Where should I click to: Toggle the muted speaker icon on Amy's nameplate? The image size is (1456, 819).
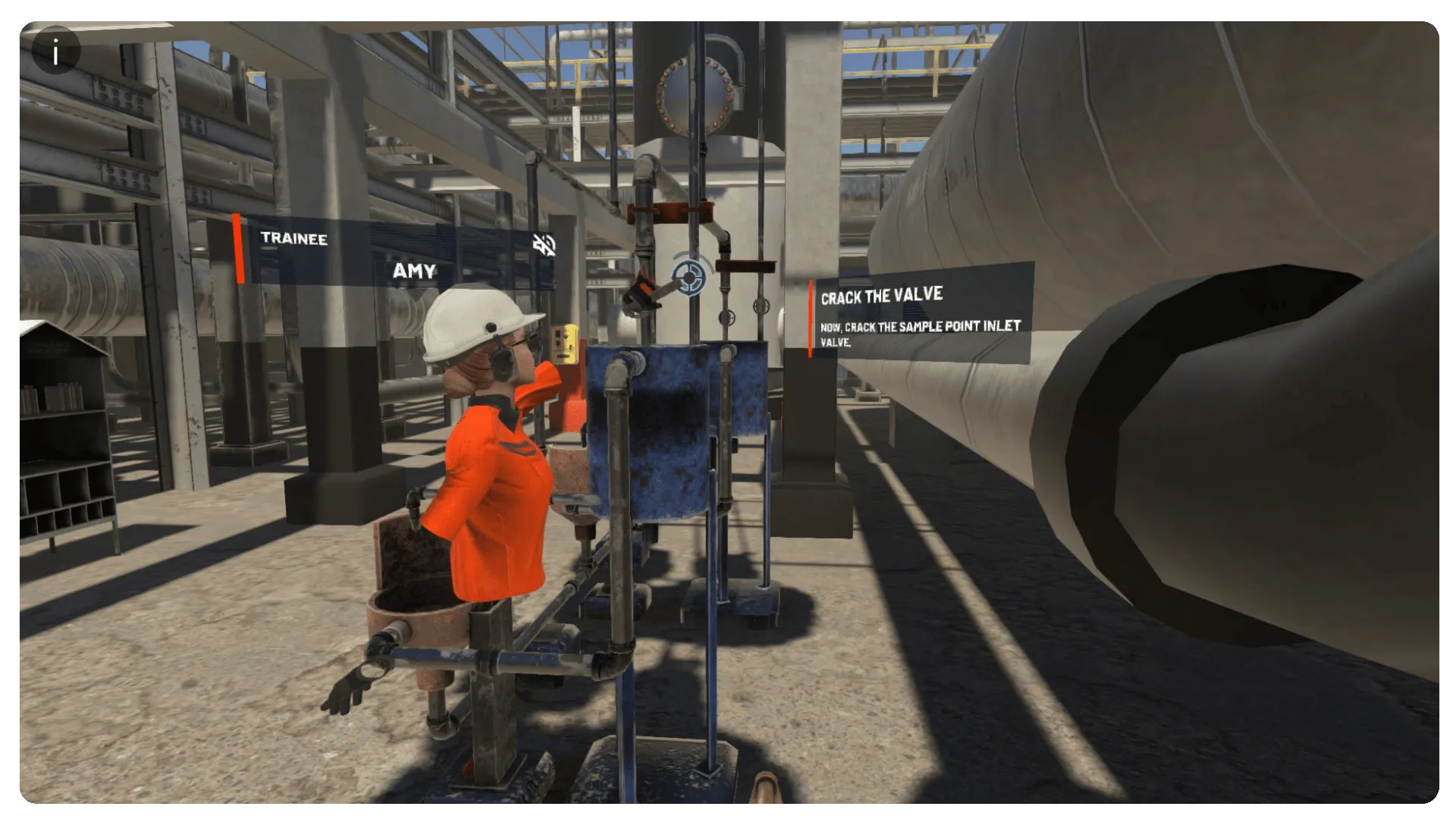tap(544, 244)
